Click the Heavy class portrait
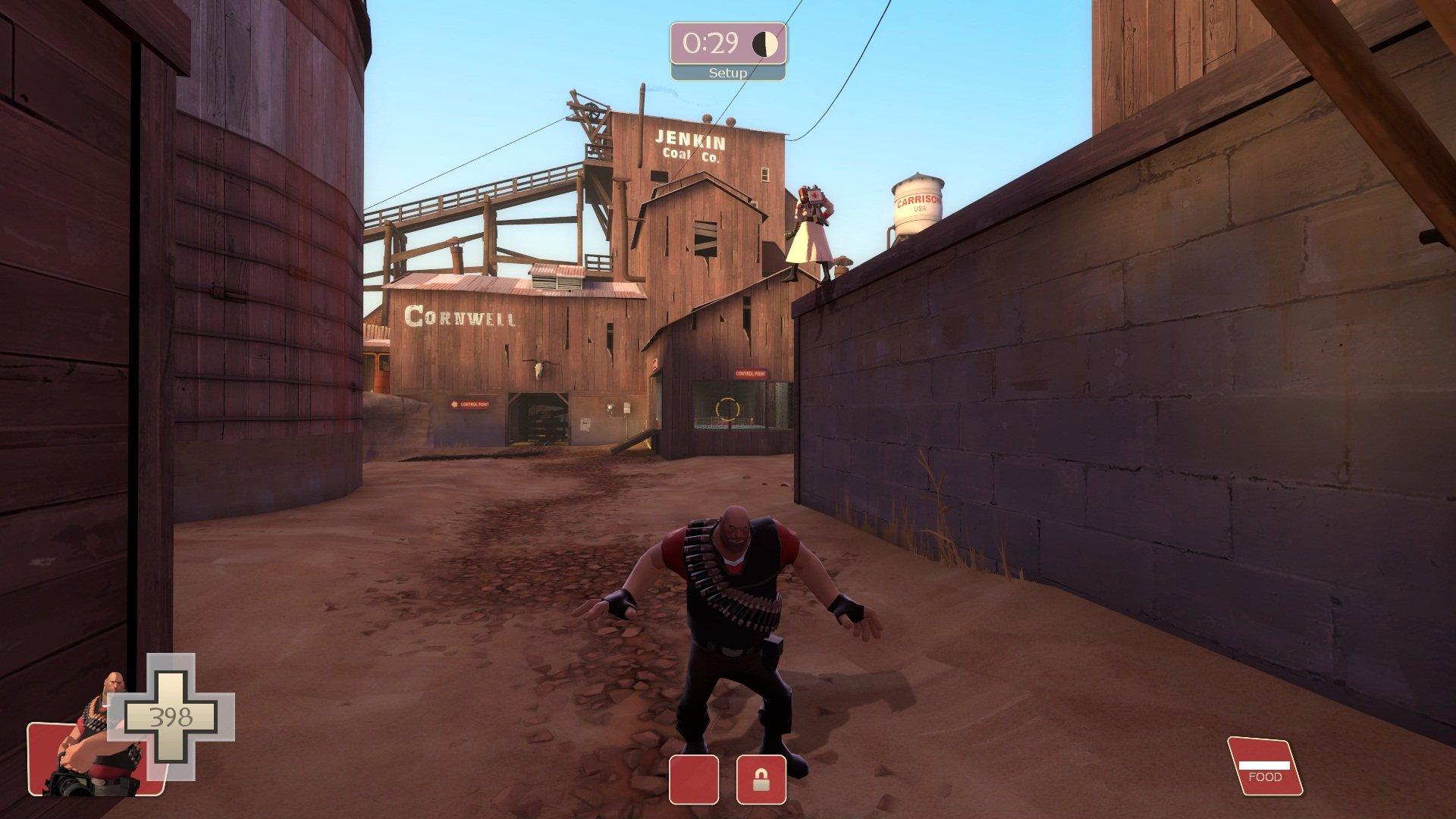This screenshot has height=819, width=1456. point(95,747)
